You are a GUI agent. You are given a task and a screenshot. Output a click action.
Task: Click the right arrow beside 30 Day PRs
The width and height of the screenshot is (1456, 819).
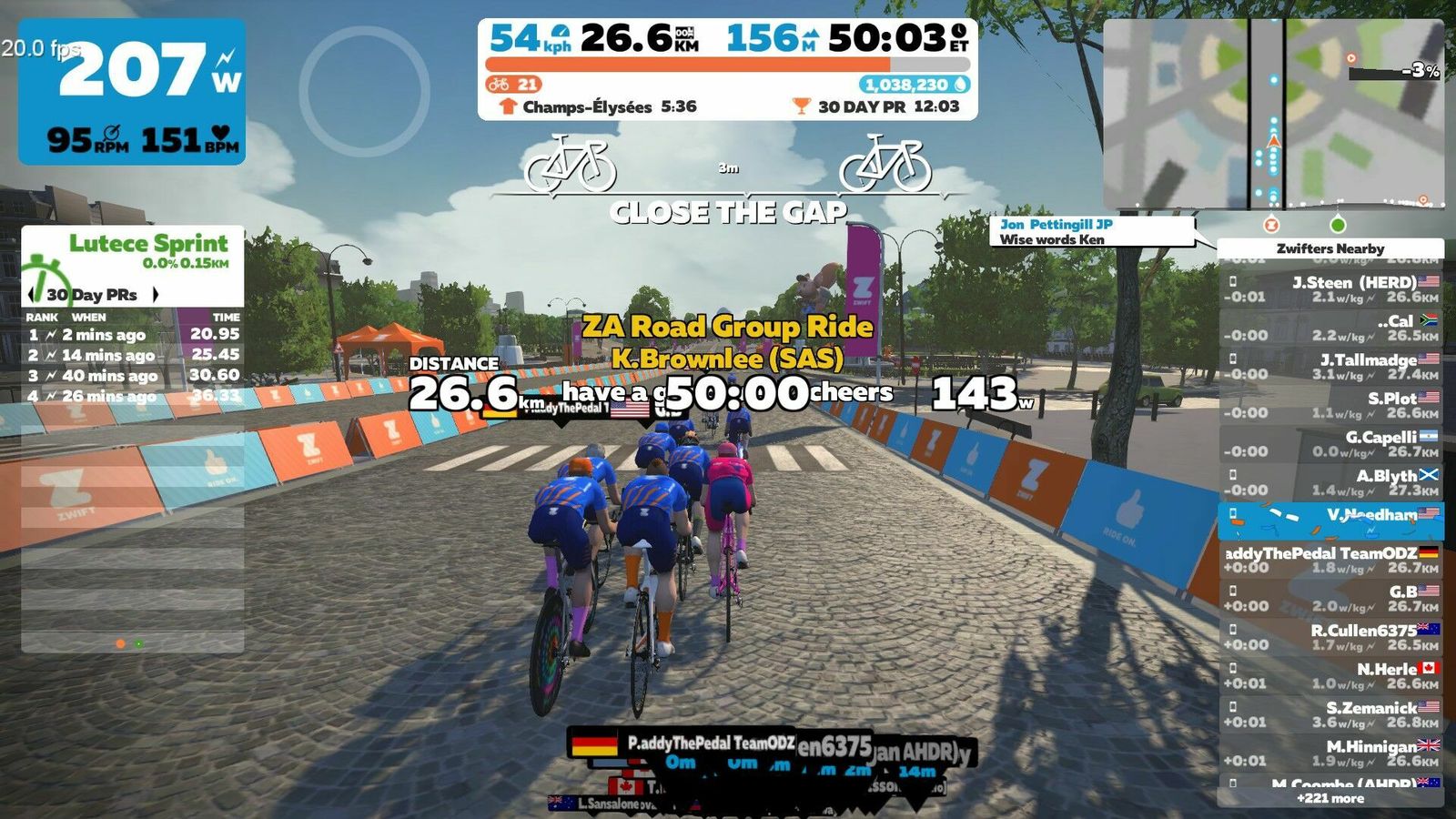point(156,294)
